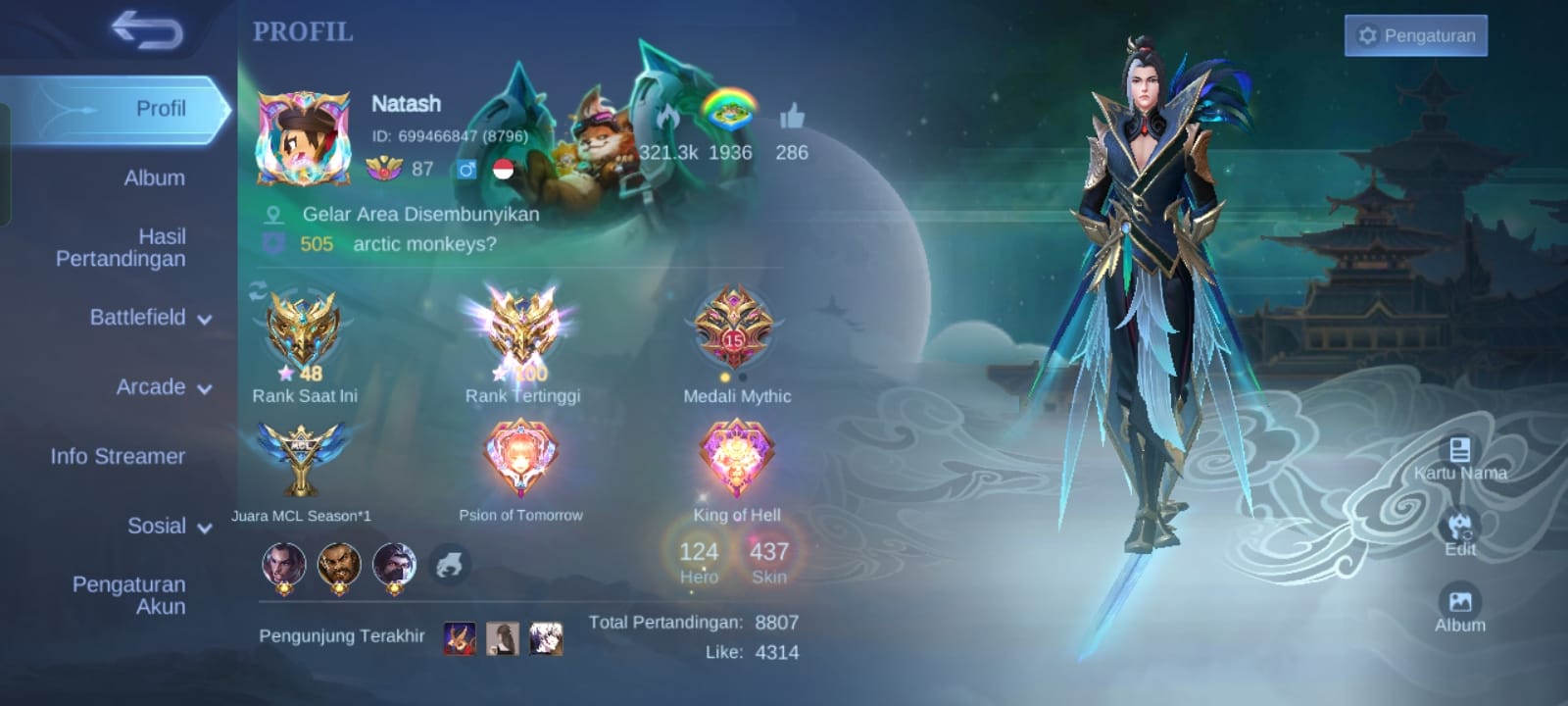The height and width of the screenshot is (706, 1568).
Task: Expand the Arcade section
Action: tap(163, 387)
